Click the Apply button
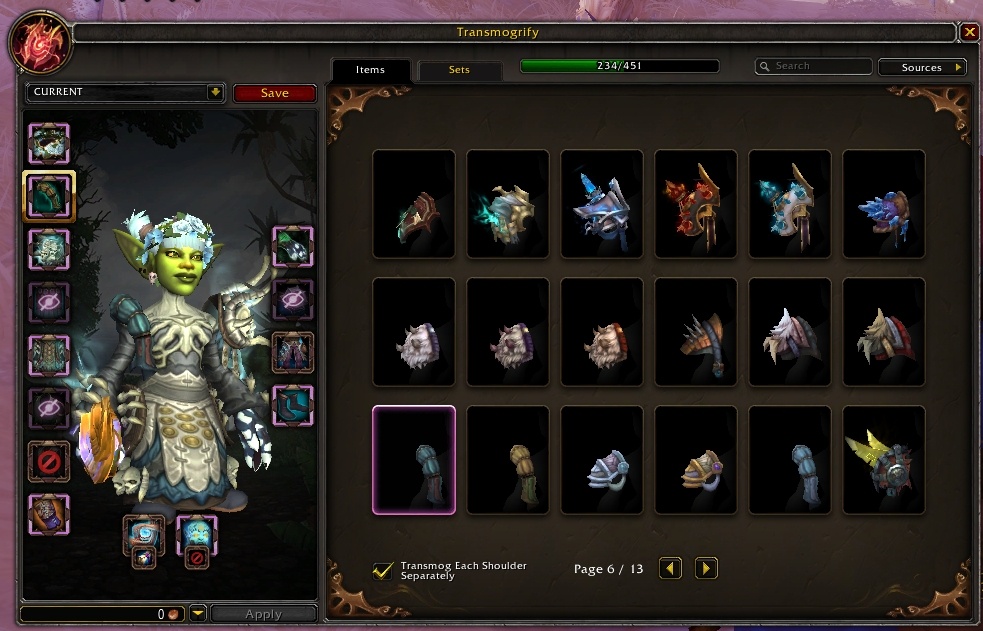The height and width of the screenshot is (631, 983). 264,614
